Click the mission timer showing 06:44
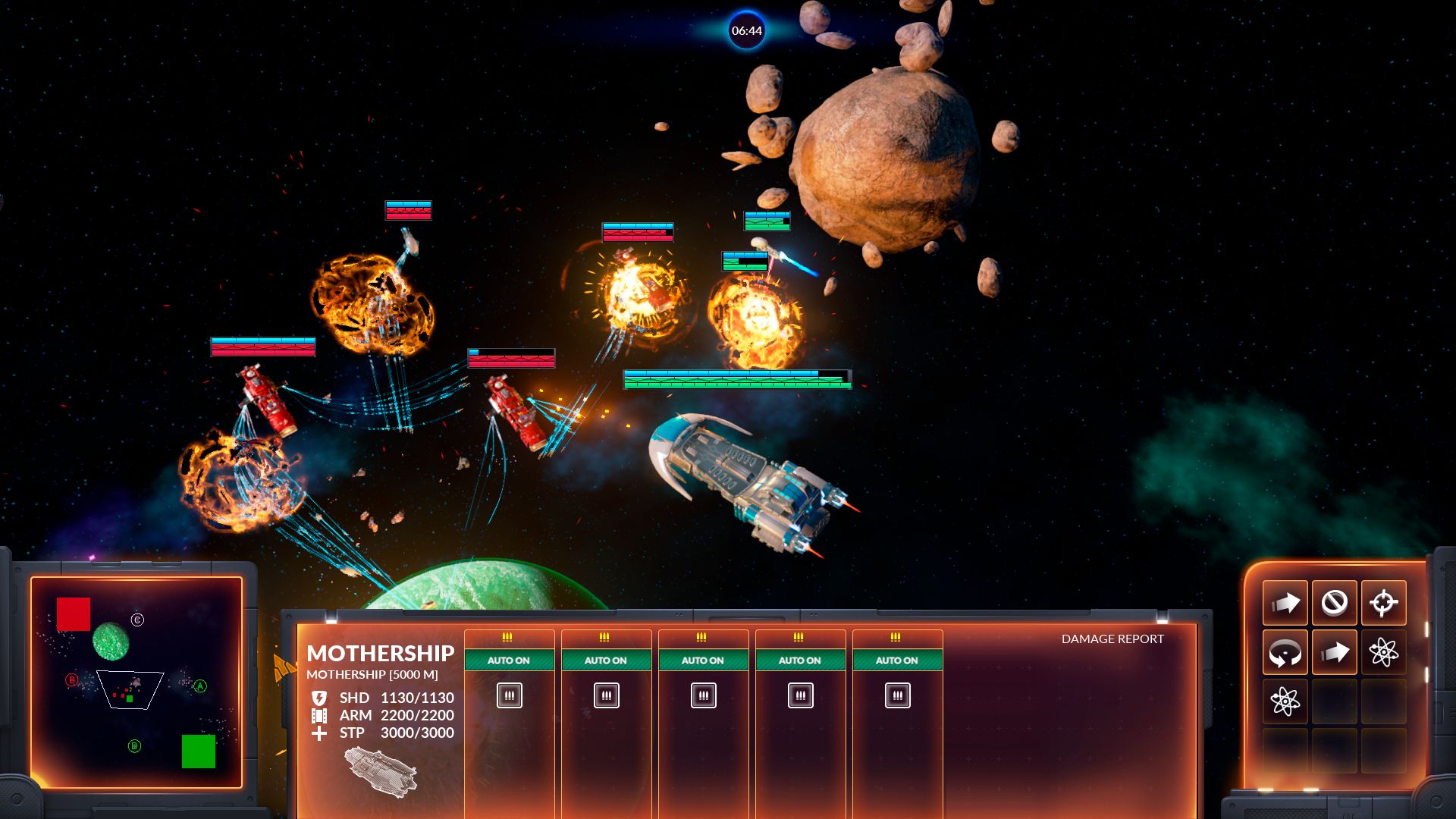 tap(746, 31)
